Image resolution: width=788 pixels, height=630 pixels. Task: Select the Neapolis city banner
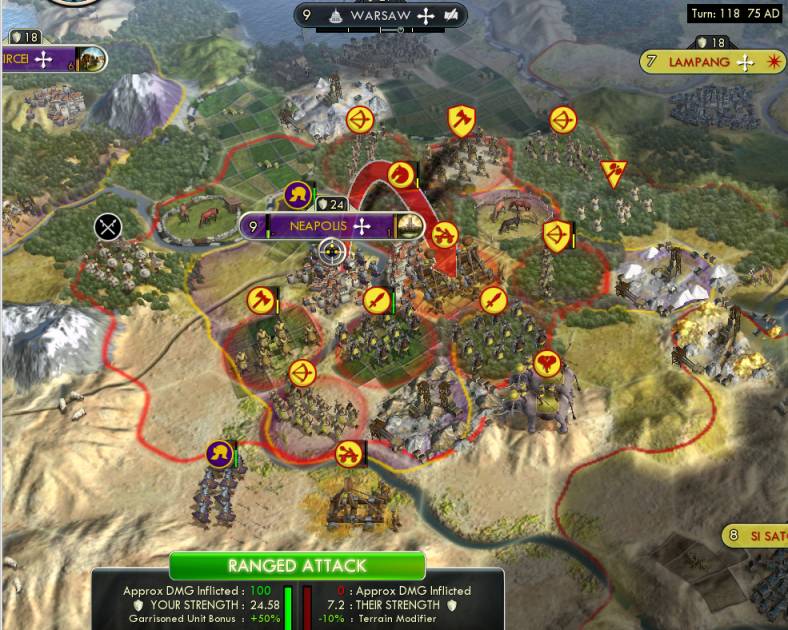tap(318, 226)
